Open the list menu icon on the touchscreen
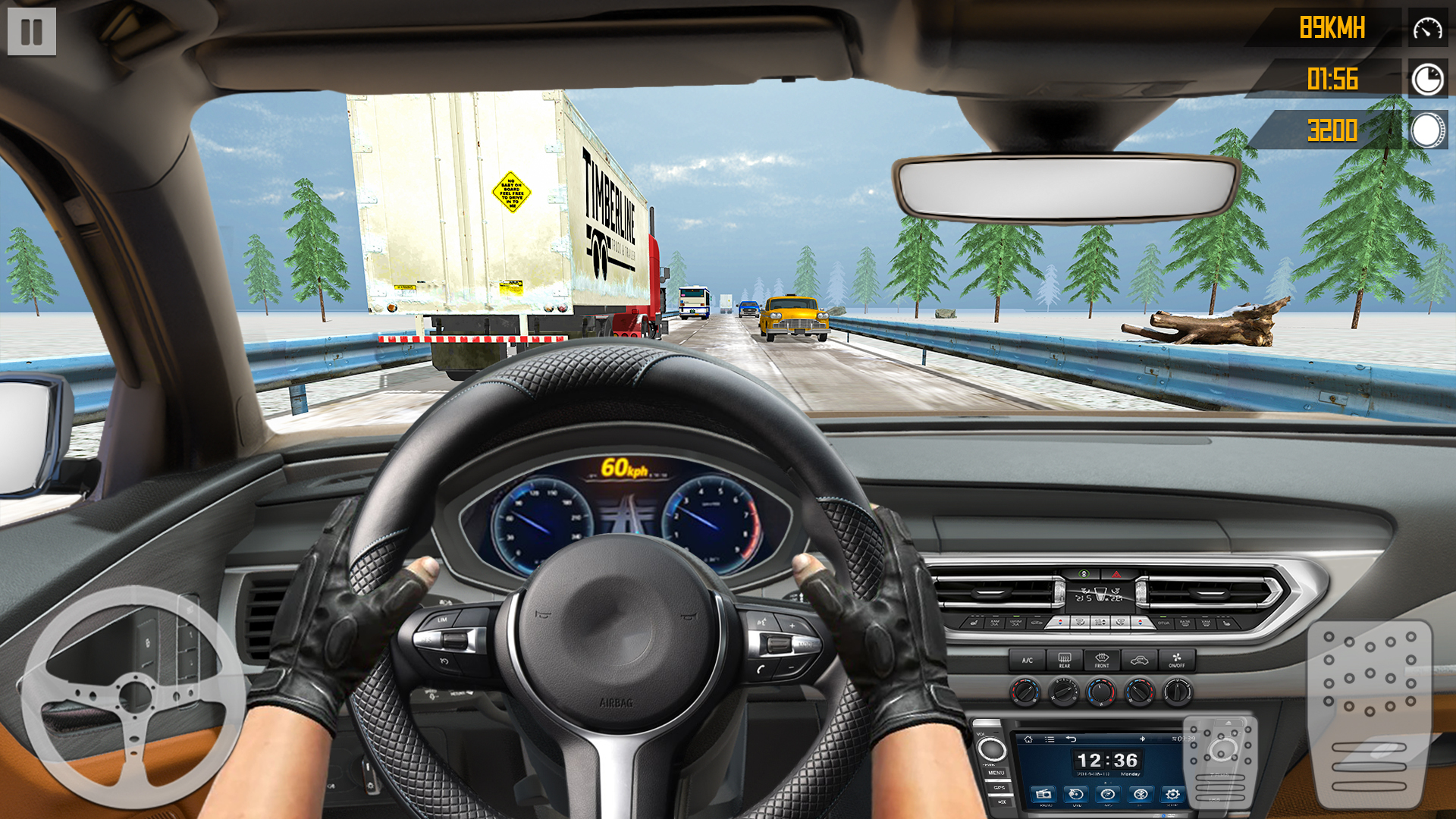The image size is (1456, 819). pos(1050,739)
